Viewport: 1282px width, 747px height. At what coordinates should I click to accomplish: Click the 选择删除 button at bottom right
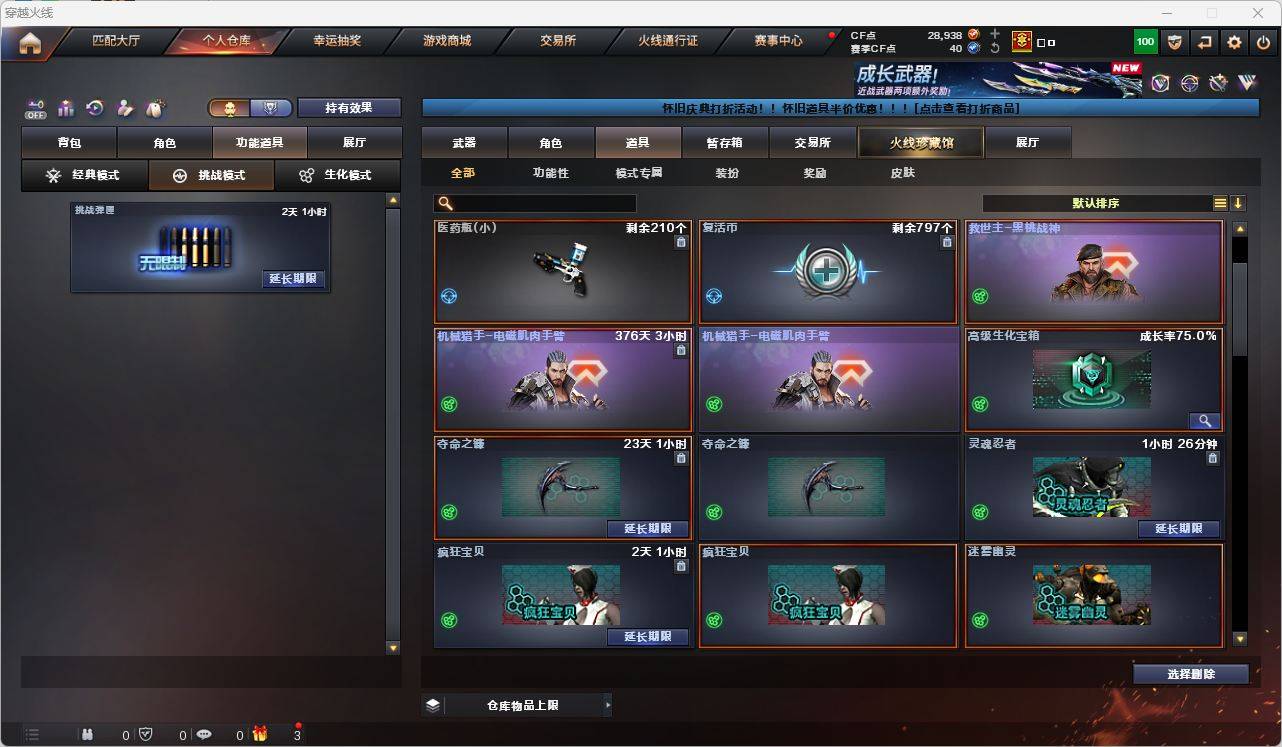coord(1190,673)
